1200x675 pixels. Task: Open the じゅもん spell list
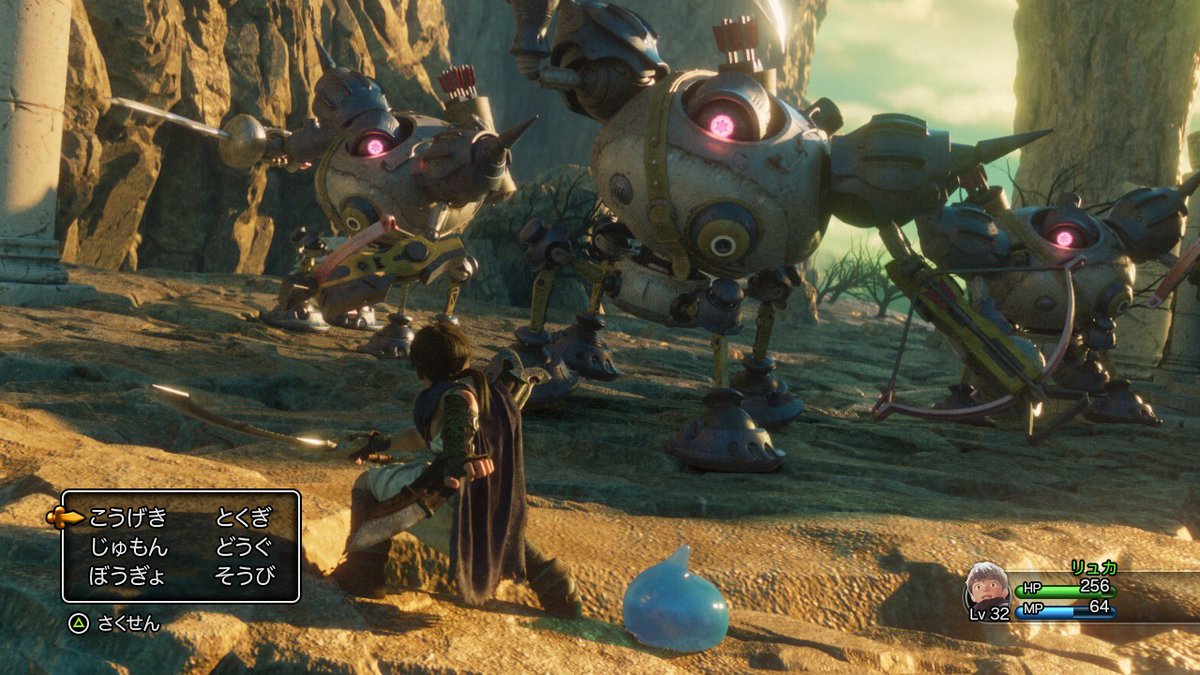pyautogui.click(x=128, y=547)
